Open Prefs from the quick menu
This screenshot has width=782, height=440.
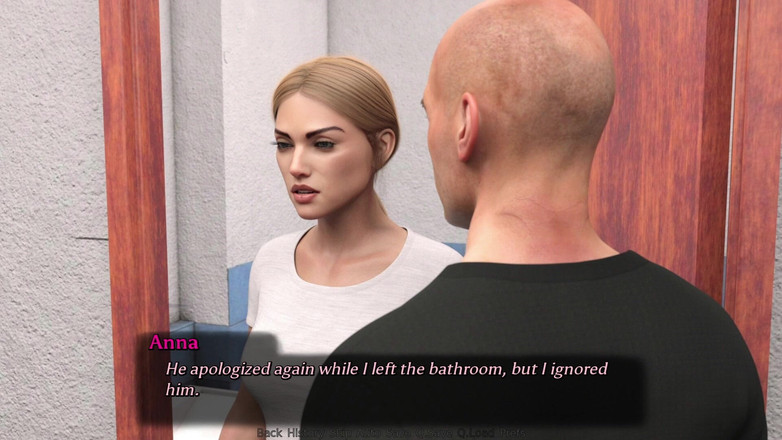click(x=513, y=433)
